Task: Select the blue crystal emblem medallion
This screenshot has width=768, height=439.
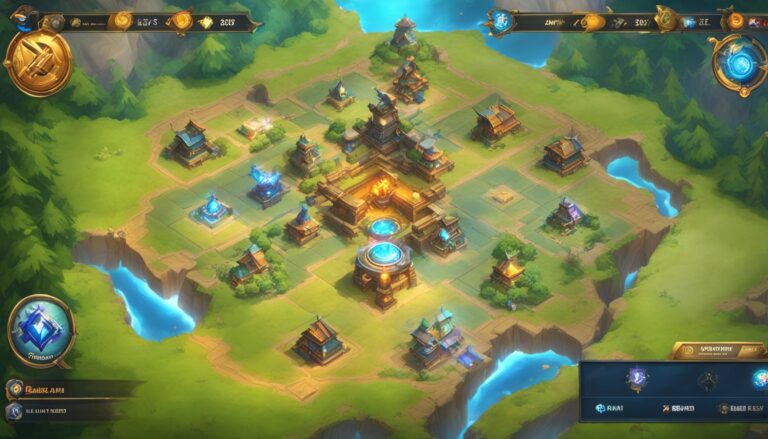Action: pyautogui.click(x=41, y=330)
